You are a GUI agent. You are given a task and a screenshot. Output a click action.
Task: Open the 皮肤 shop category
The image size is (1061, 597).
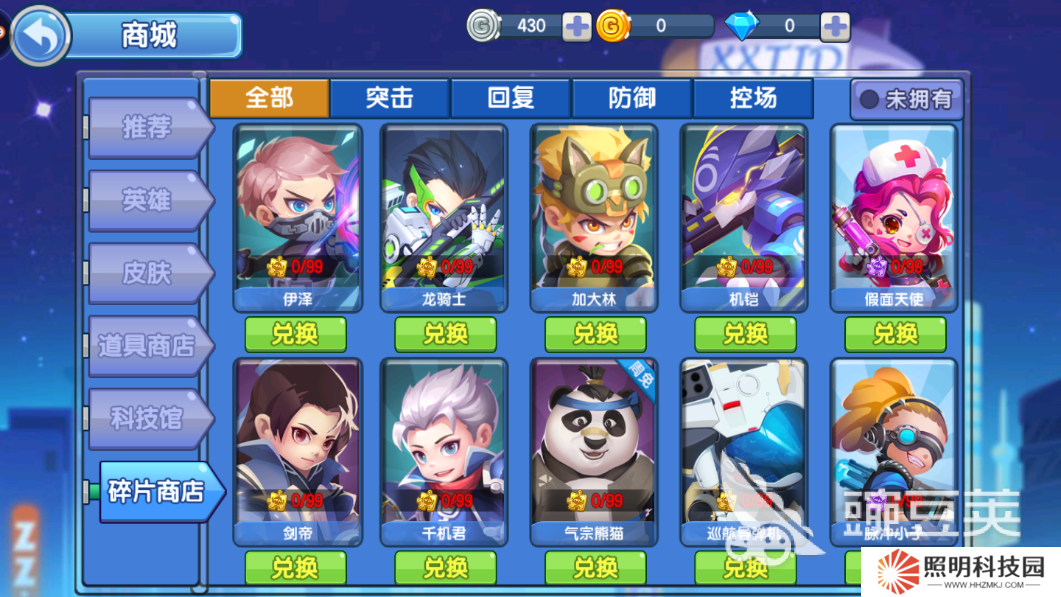[x=148, y=273]
